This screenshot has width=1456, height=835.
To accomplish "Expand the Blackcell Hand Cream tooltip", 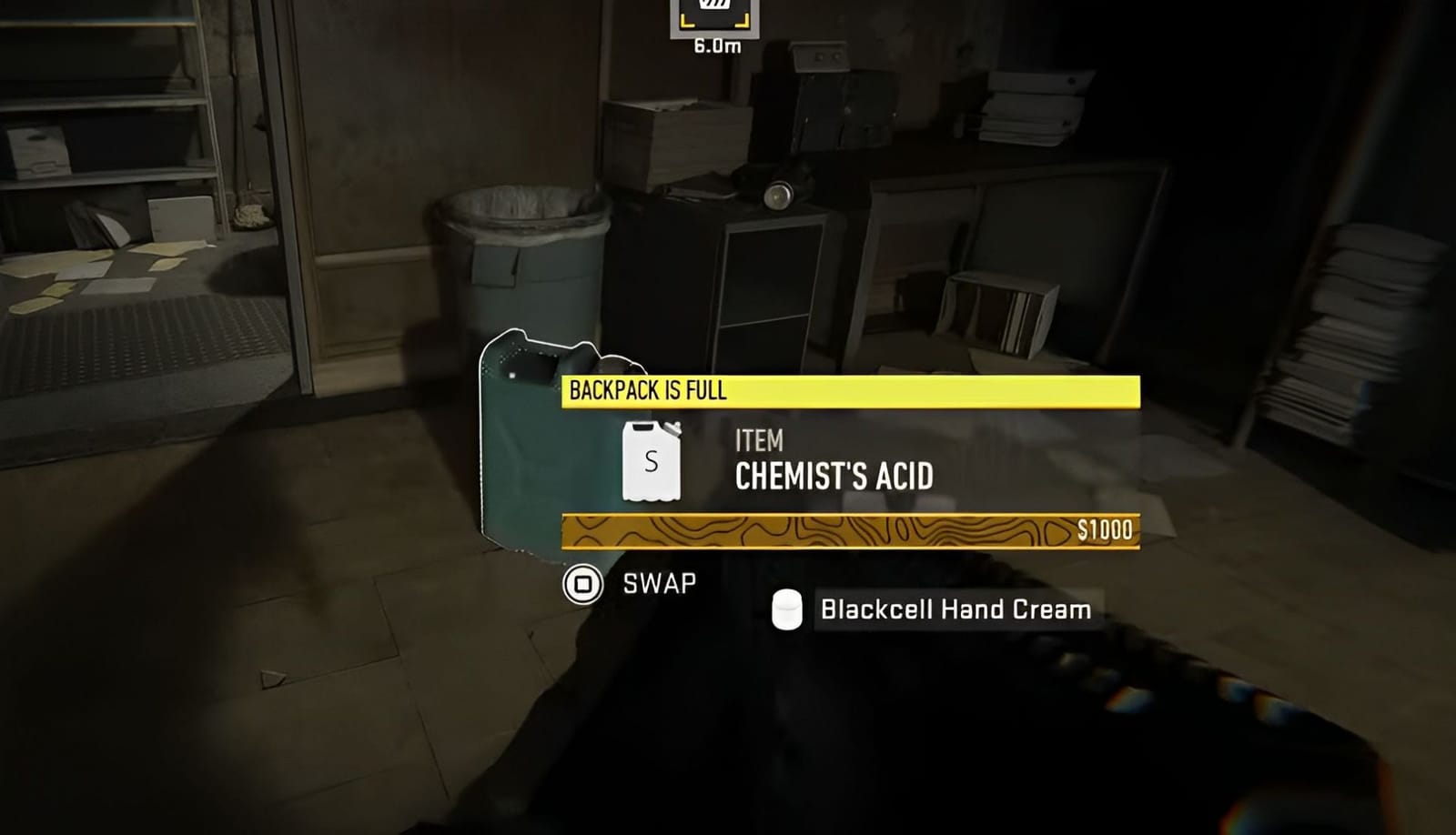I will click(955, 610).
